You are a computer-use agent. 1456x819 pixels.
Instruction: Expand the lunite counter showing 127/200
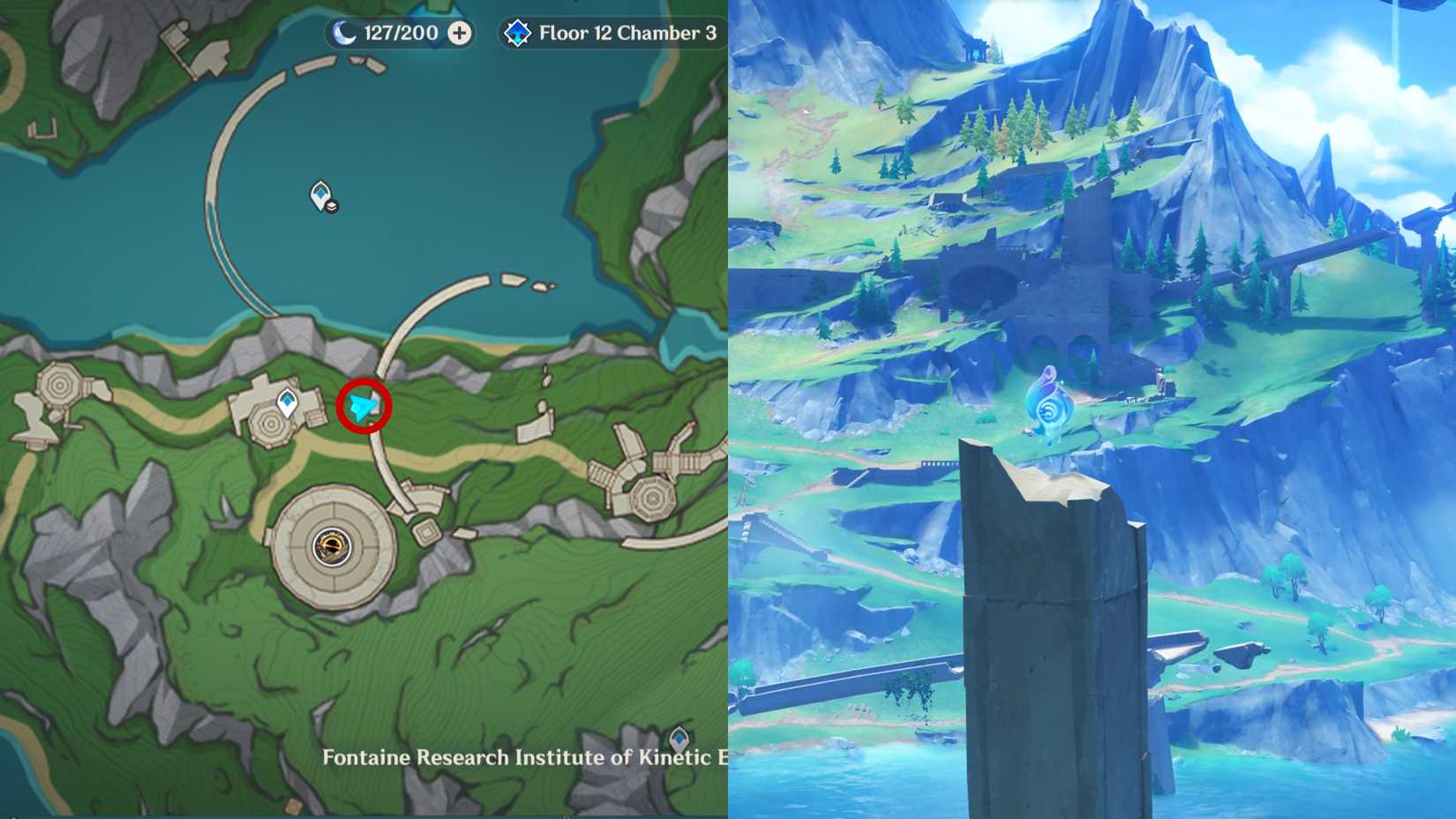[458, 33]
